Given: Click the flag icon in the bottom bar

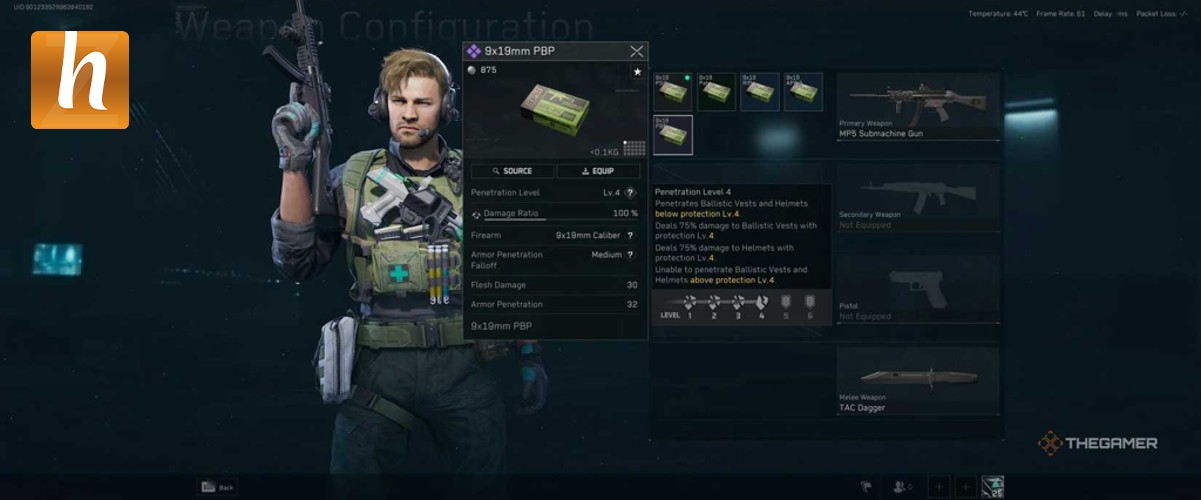Looking at the screenshot, I should [x=866, y=487].
